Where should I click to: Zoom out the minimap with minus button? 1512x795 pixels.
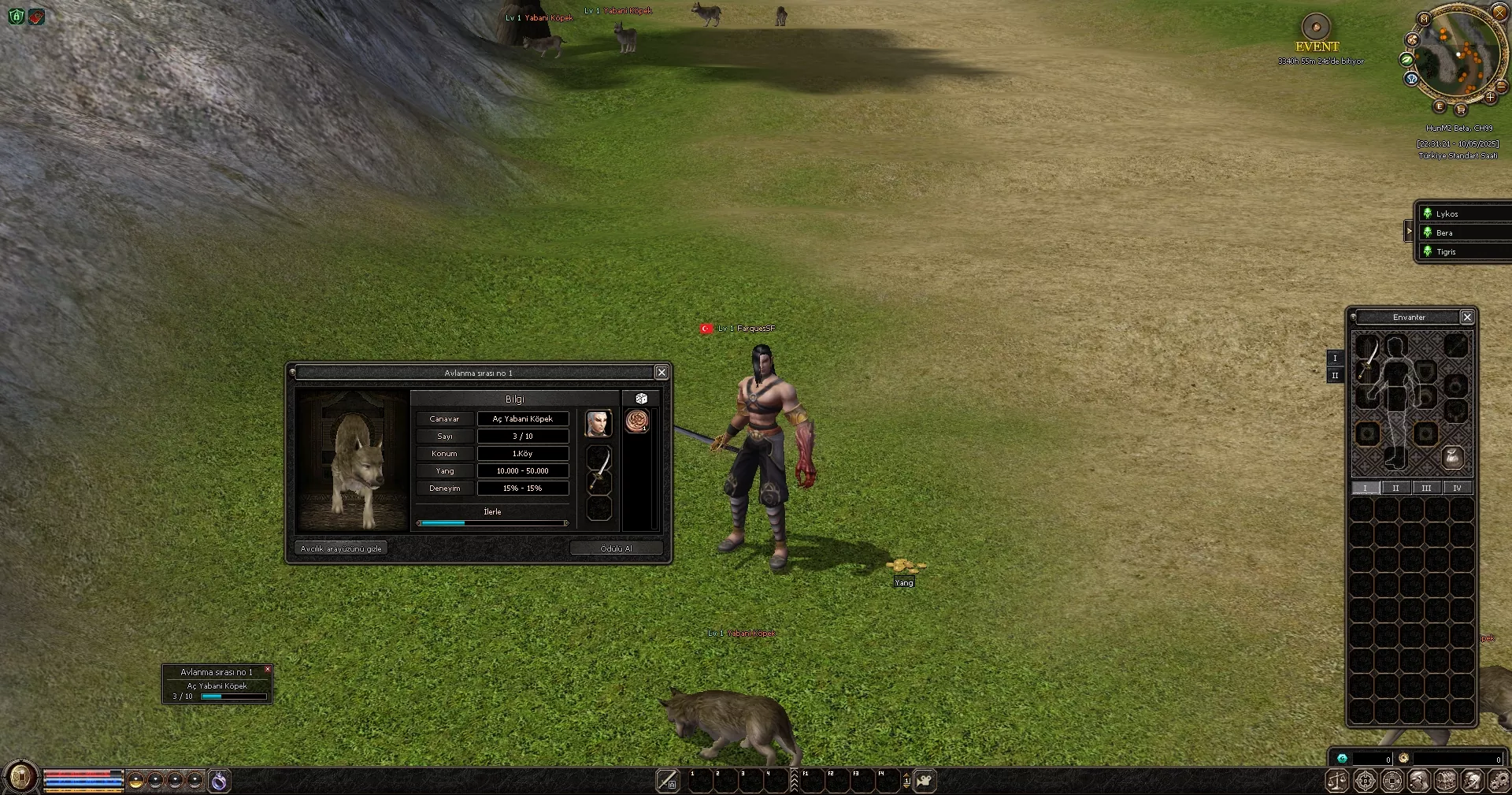coord(1501,87)
